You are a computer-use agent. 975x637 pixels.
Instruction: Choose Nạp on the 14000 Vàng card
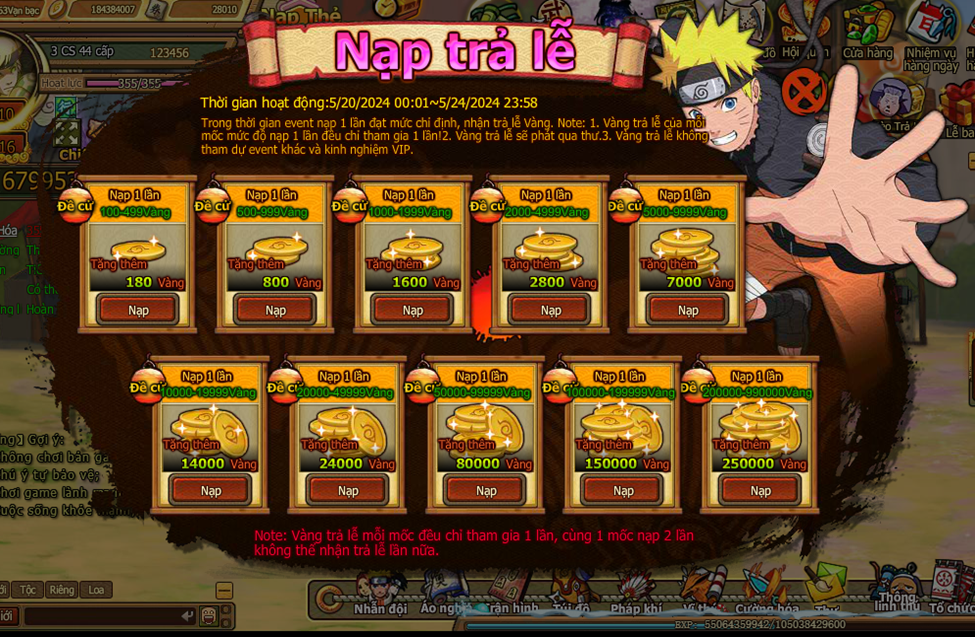coord(211,490)
